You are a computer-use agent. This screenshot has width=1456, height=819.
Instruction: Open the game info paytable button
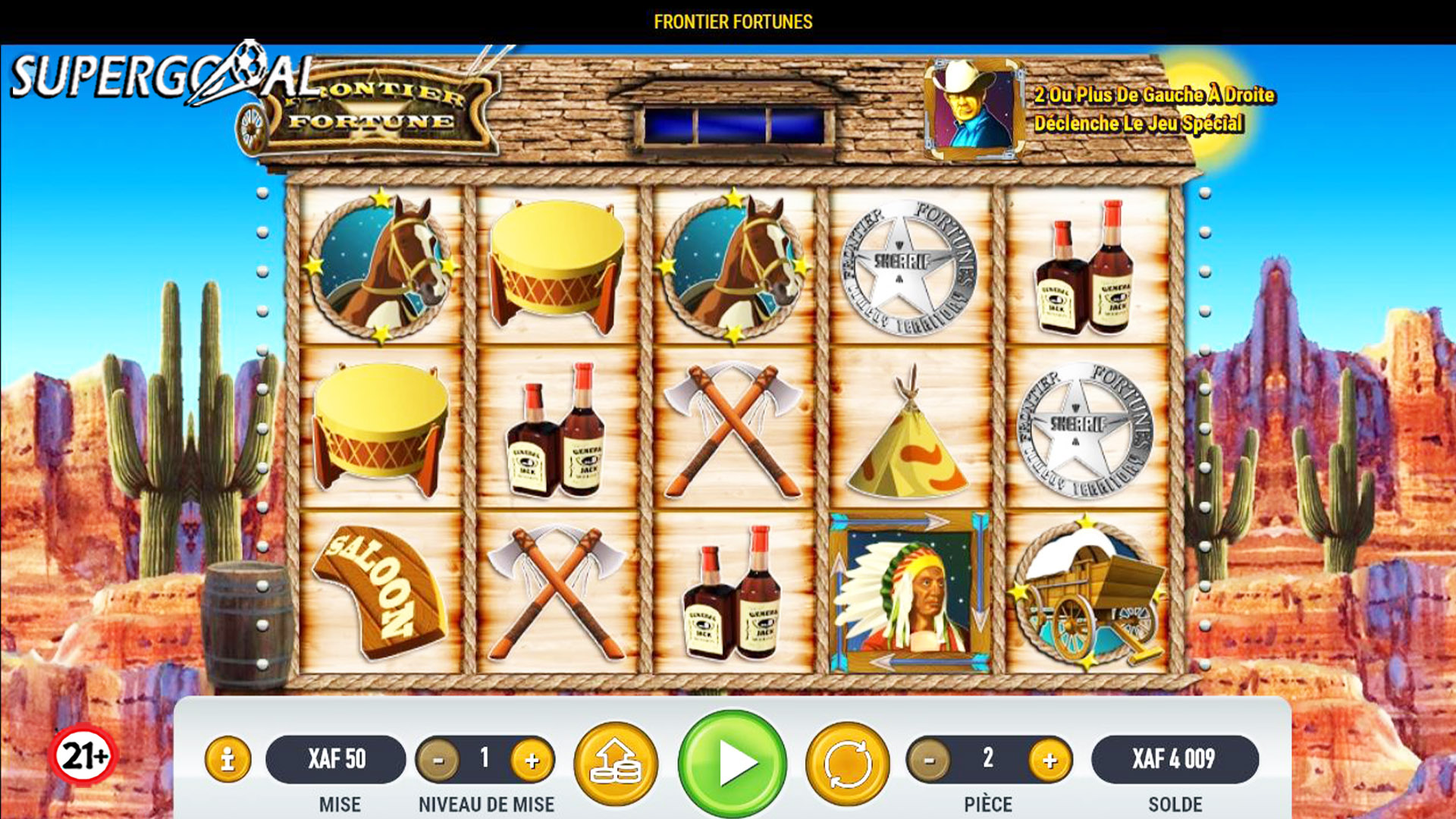tap(227, 759)
